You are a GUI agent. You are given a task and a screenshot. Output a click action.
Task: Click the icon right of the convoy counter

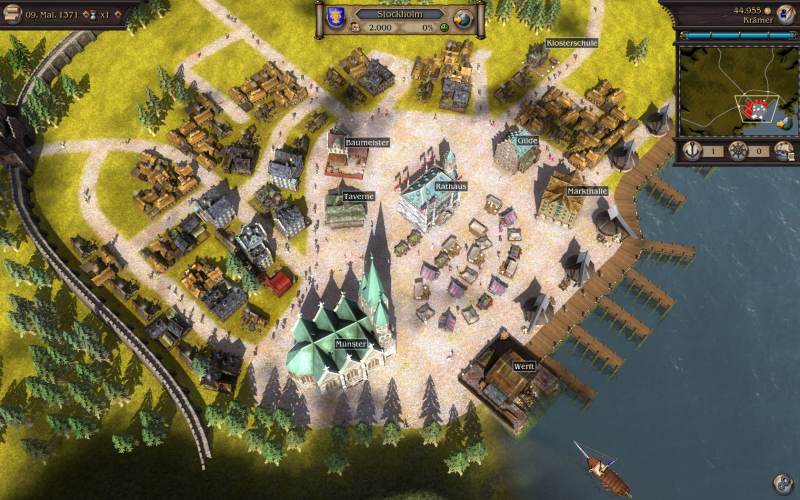[784, 150]
